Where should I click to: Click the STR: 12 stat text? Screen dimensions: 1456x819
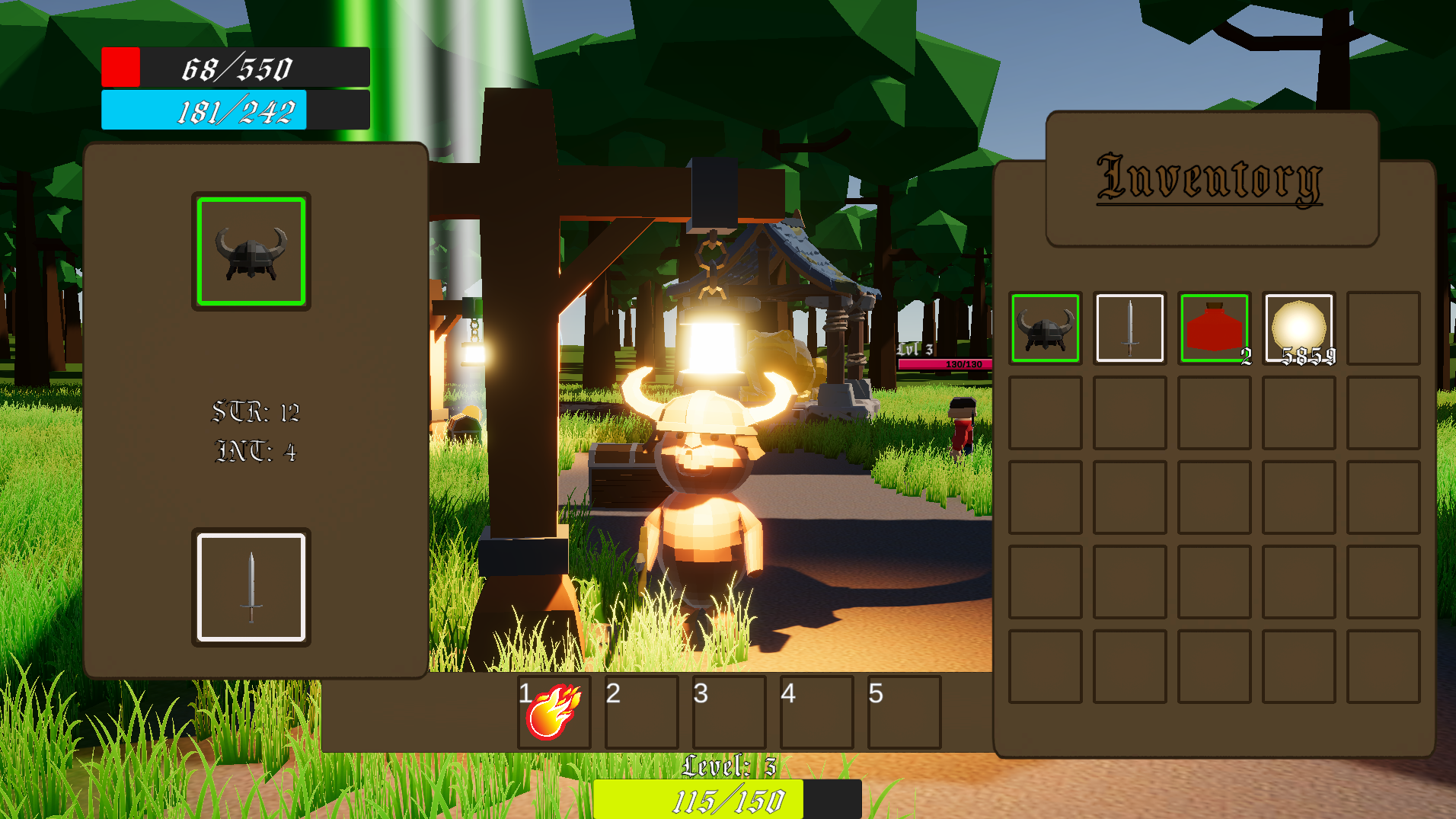click(x=256, y=411)
